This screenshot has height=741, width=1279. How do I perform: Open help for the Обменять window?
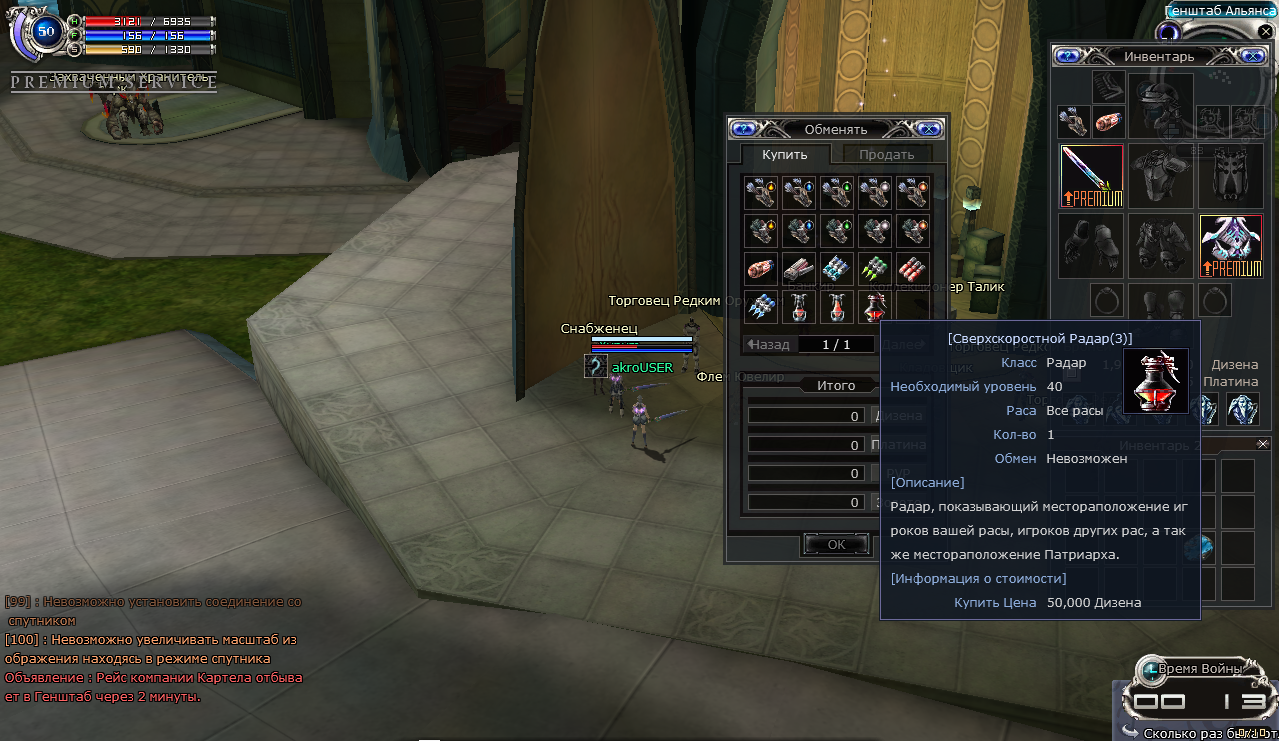(742, 128)
